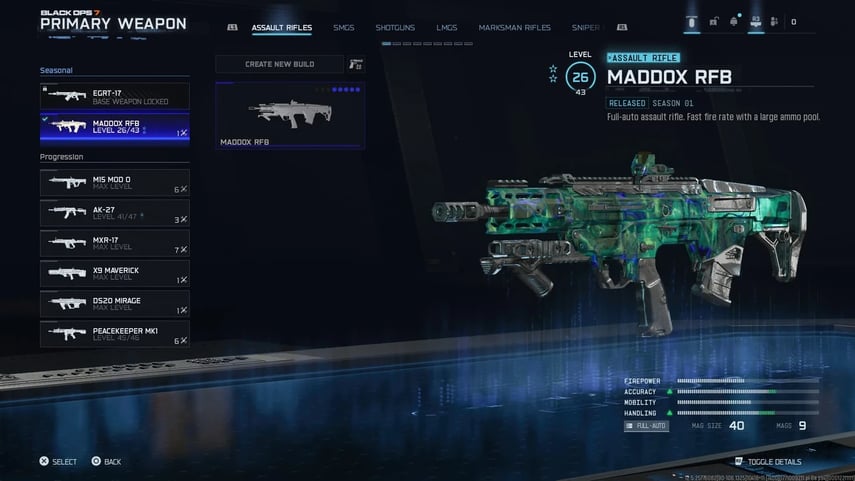This screenshot has height=481, width=855.
Task: Toggle the weapon stat details
Action: pyautogui.click(x=767, y=462)
